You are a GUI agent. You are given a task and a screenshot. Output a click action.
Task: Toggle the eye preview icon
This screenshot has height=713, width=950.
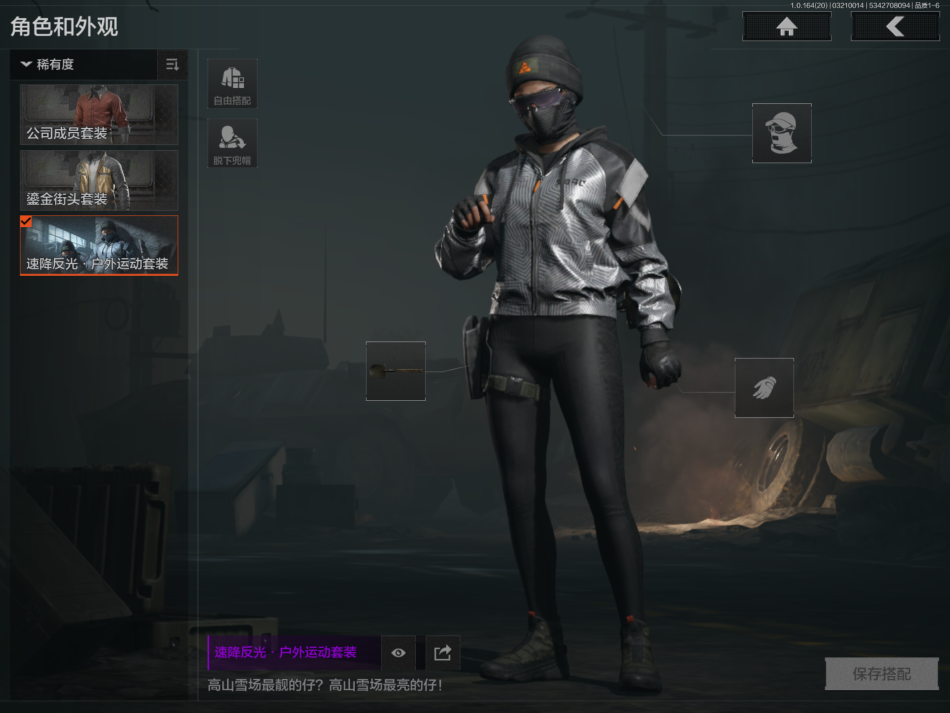[398, 653]
